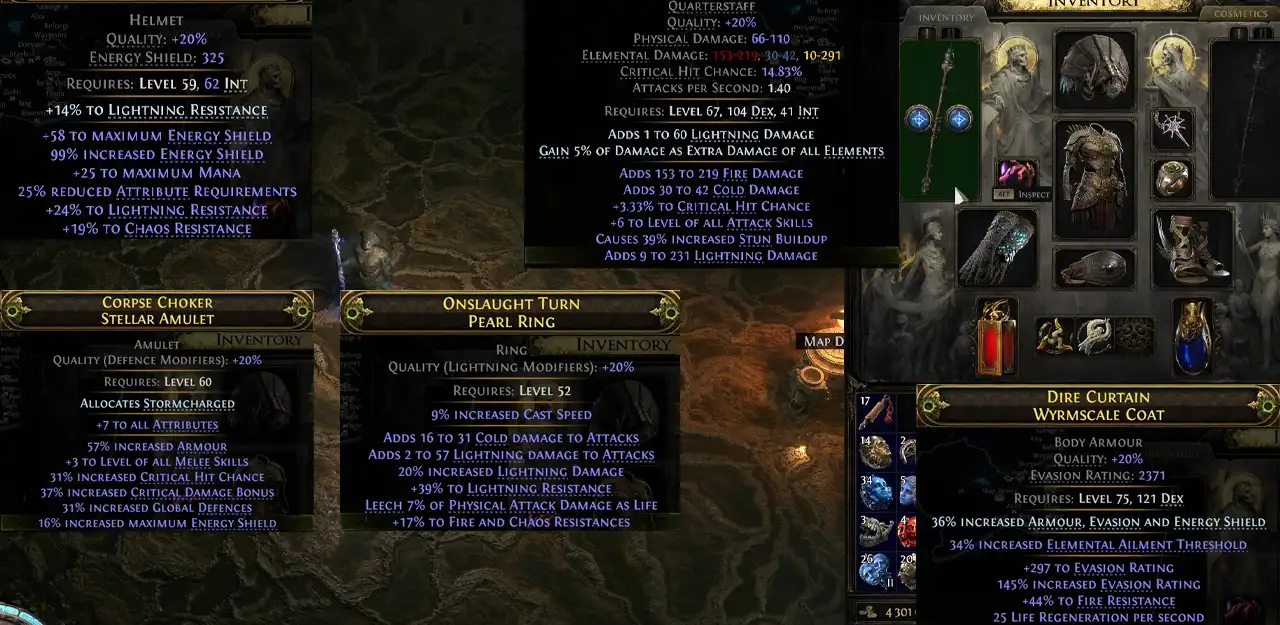Switch to the Cosmetics tab
The image size is (1280, 625).
click(1241, 15)
